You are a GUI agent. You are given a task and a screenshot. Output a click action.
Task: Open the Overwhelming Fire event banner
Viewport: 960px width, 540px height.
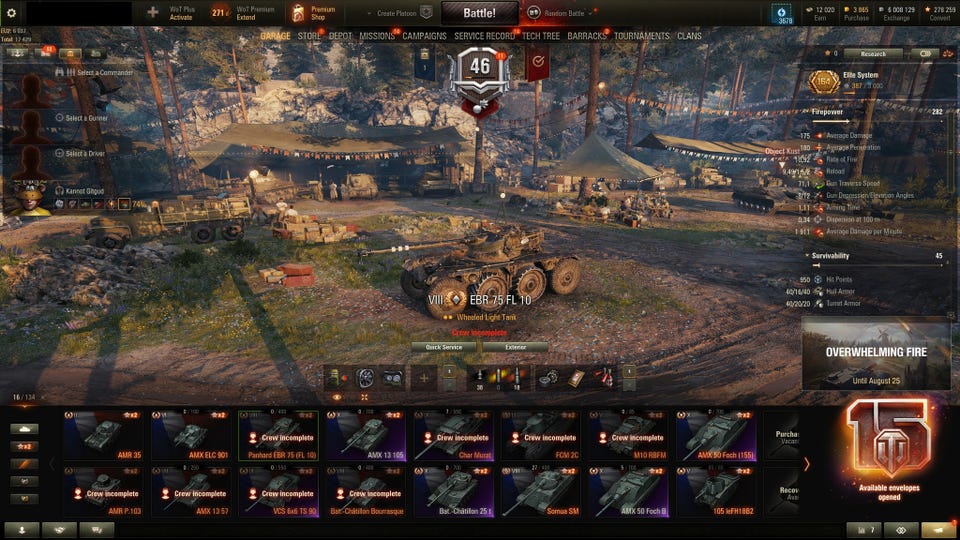click(875, 354)
